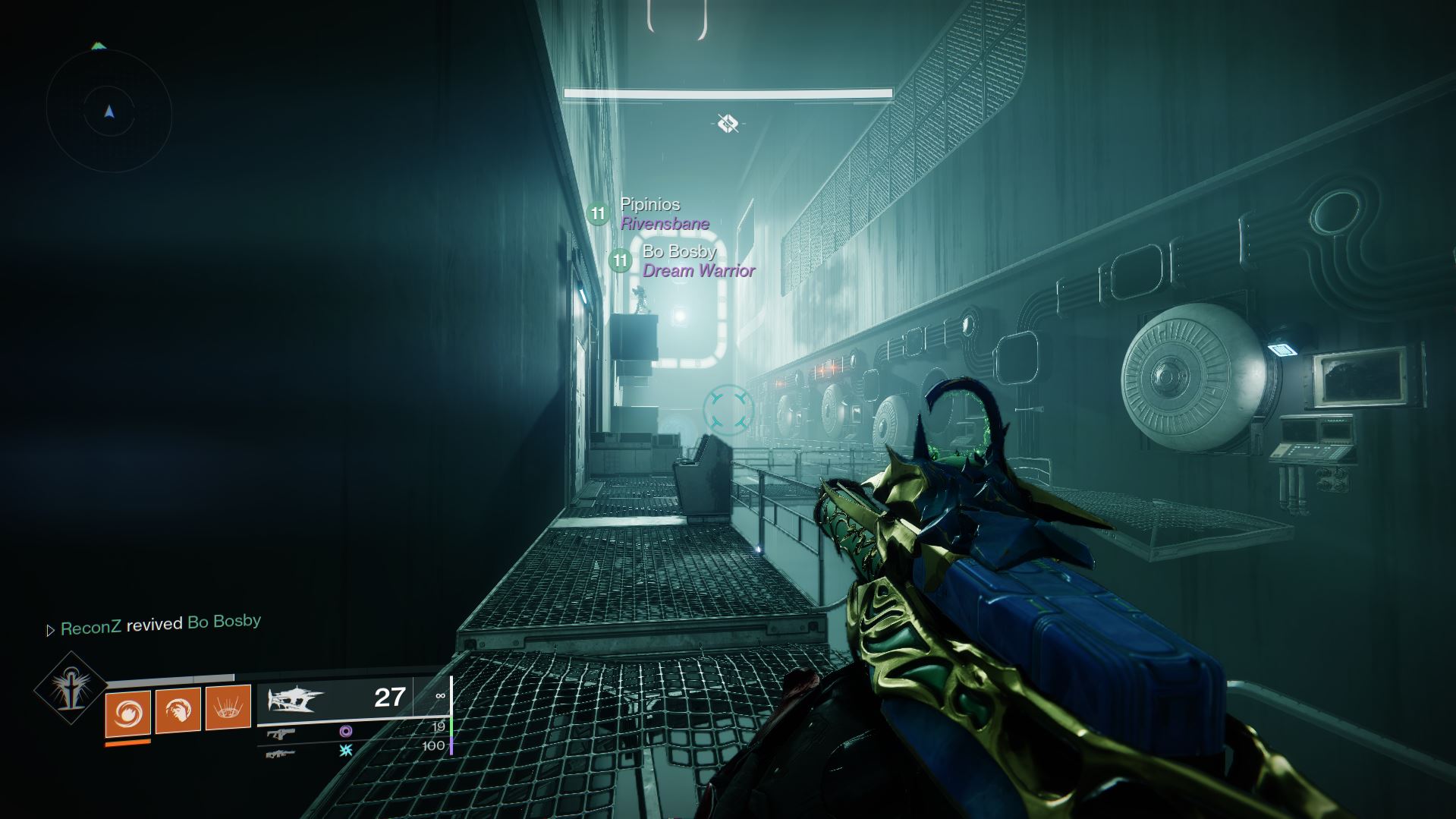Click the diamond objective waypoint marker
1456x819 pixels.
click(728, 122)
